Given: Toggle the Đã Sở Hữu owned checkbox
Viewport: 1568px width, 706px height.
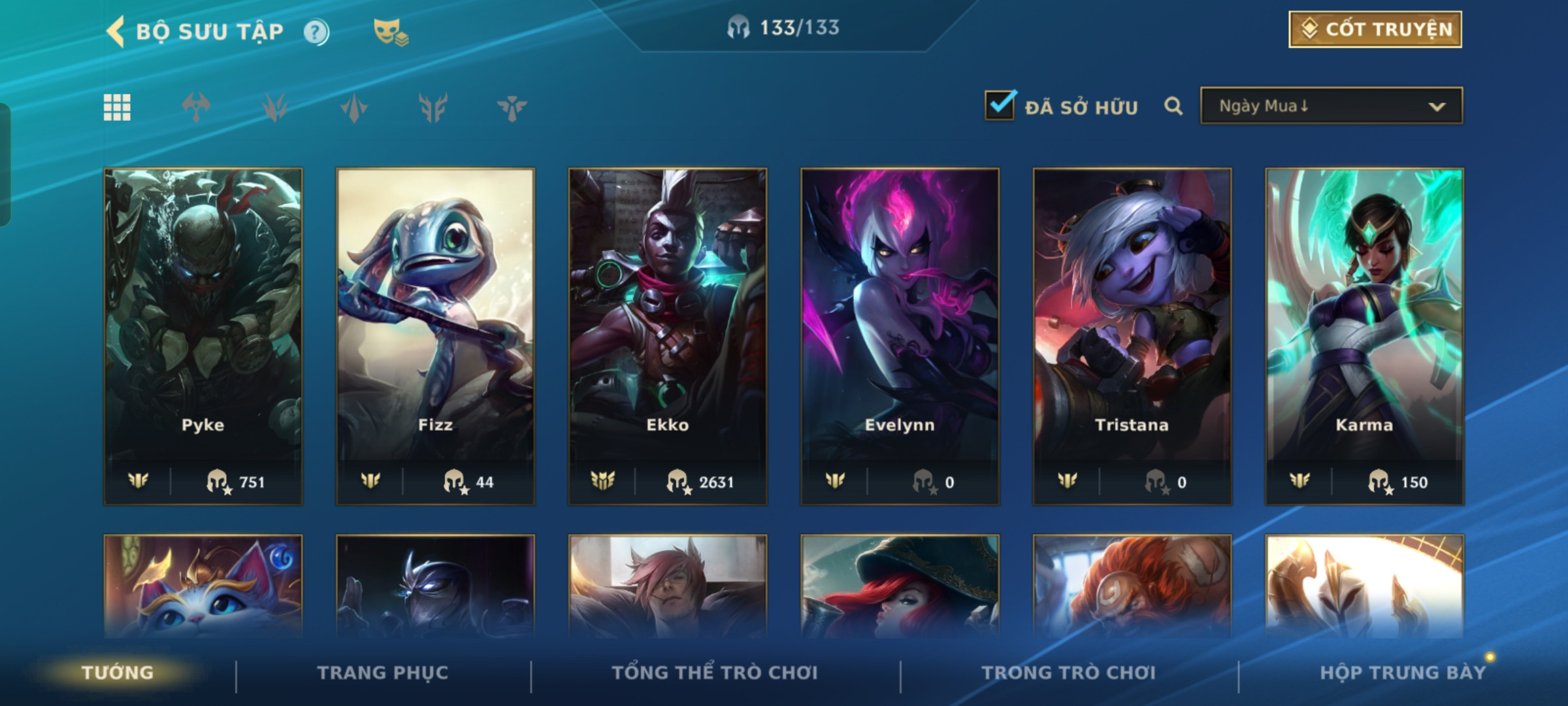Looking at the screenshot, I should point(1000,106).
